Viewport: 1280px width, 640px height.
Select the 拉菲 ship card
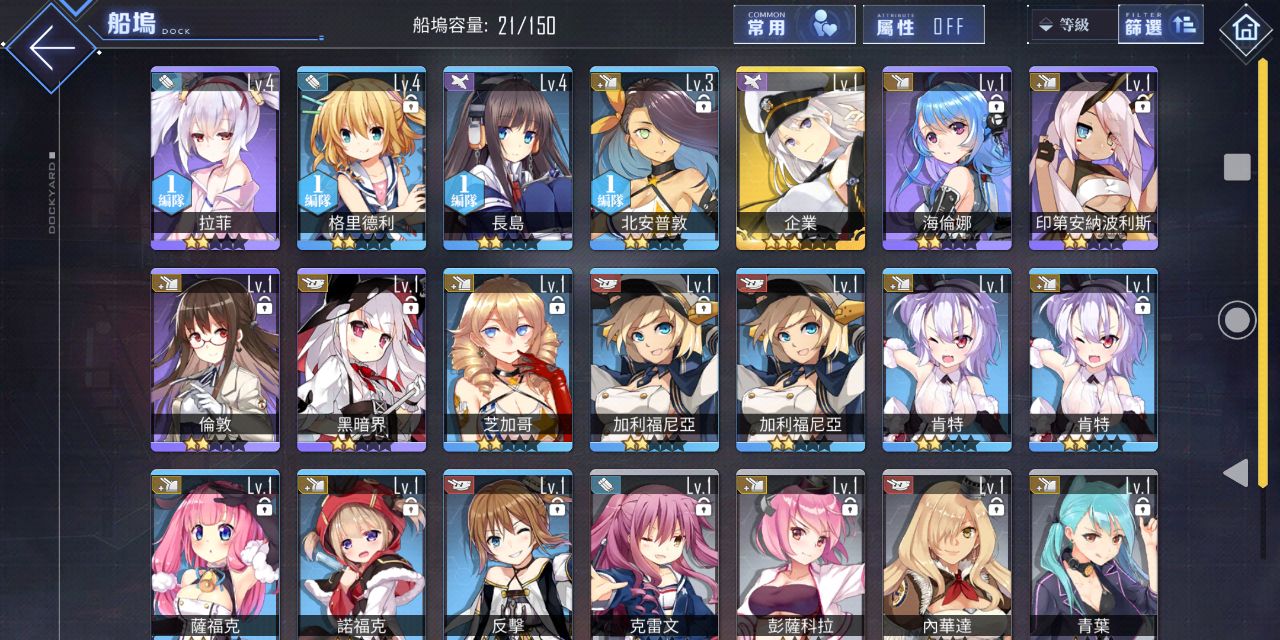pos(215,157)
